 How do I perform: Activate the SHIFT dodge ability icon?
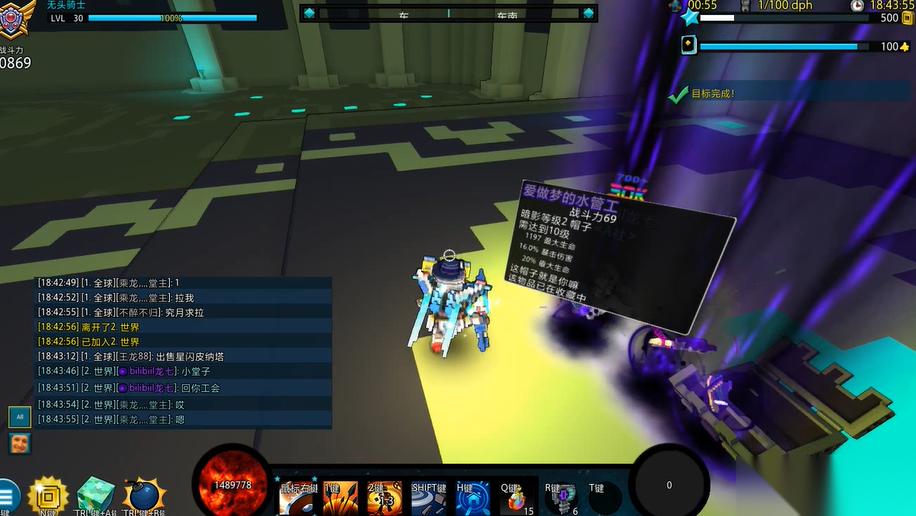tap(430, 496)
